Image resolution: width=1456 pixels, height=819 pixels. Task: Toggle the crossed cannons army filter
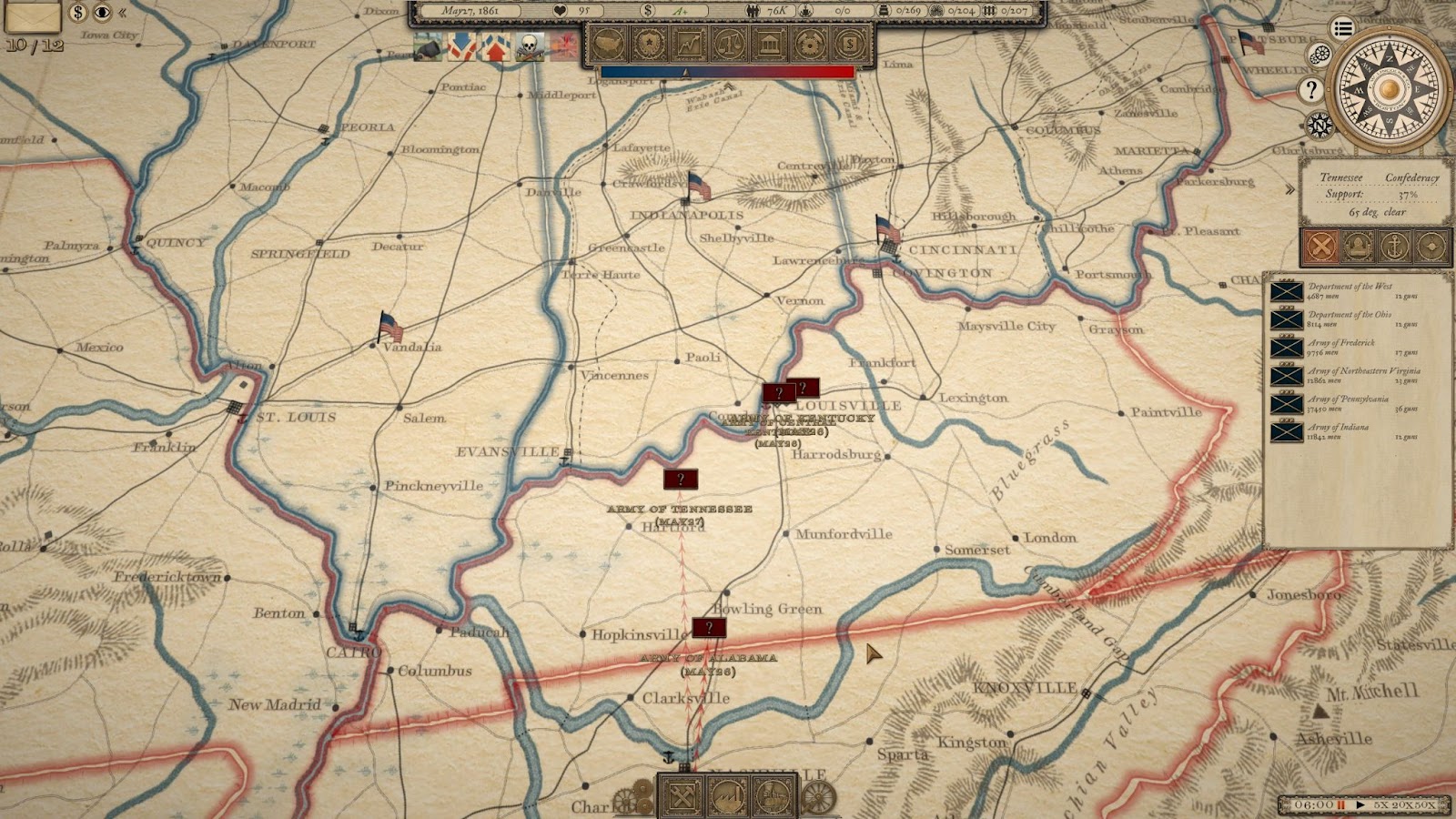1321,246
